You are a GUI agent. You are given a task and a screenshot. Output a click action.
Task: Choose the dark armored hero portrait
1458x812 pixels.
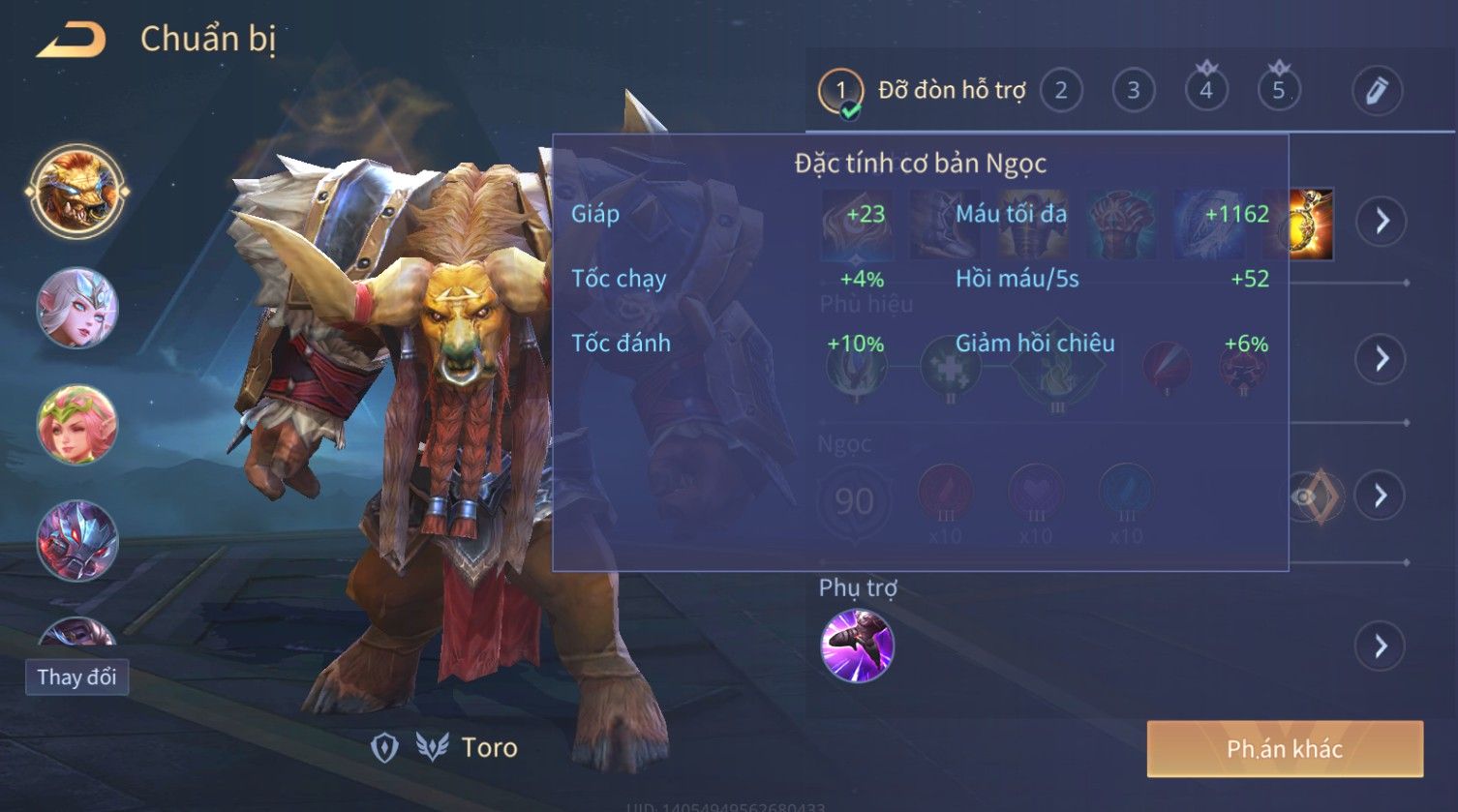click(76, 540)
